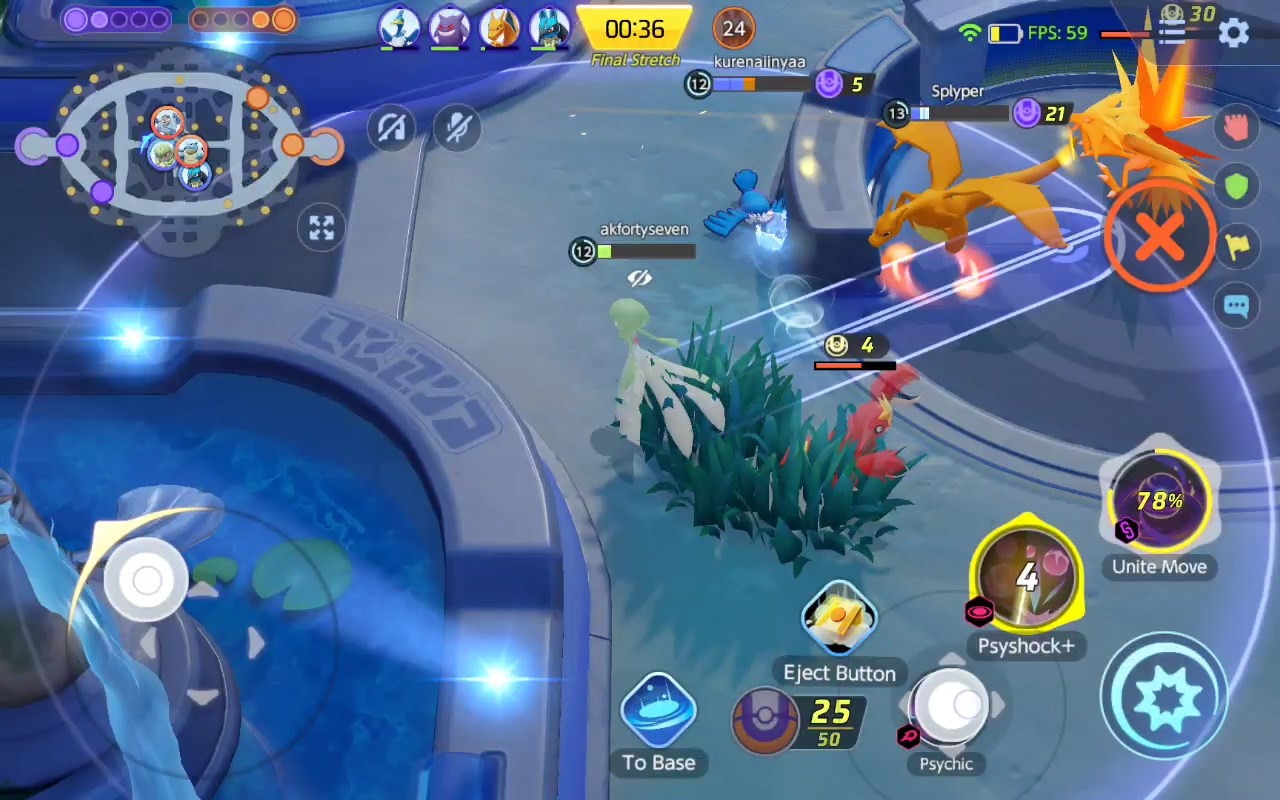Open the settings gear menu
This screenshot has width=1280, height=800.
[1234, 32]
